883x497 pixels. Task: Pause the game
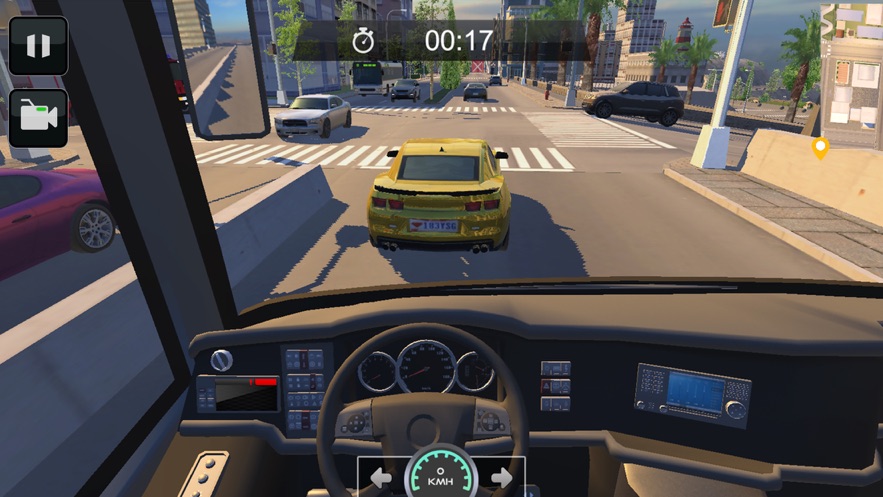(x=38, y=46)
